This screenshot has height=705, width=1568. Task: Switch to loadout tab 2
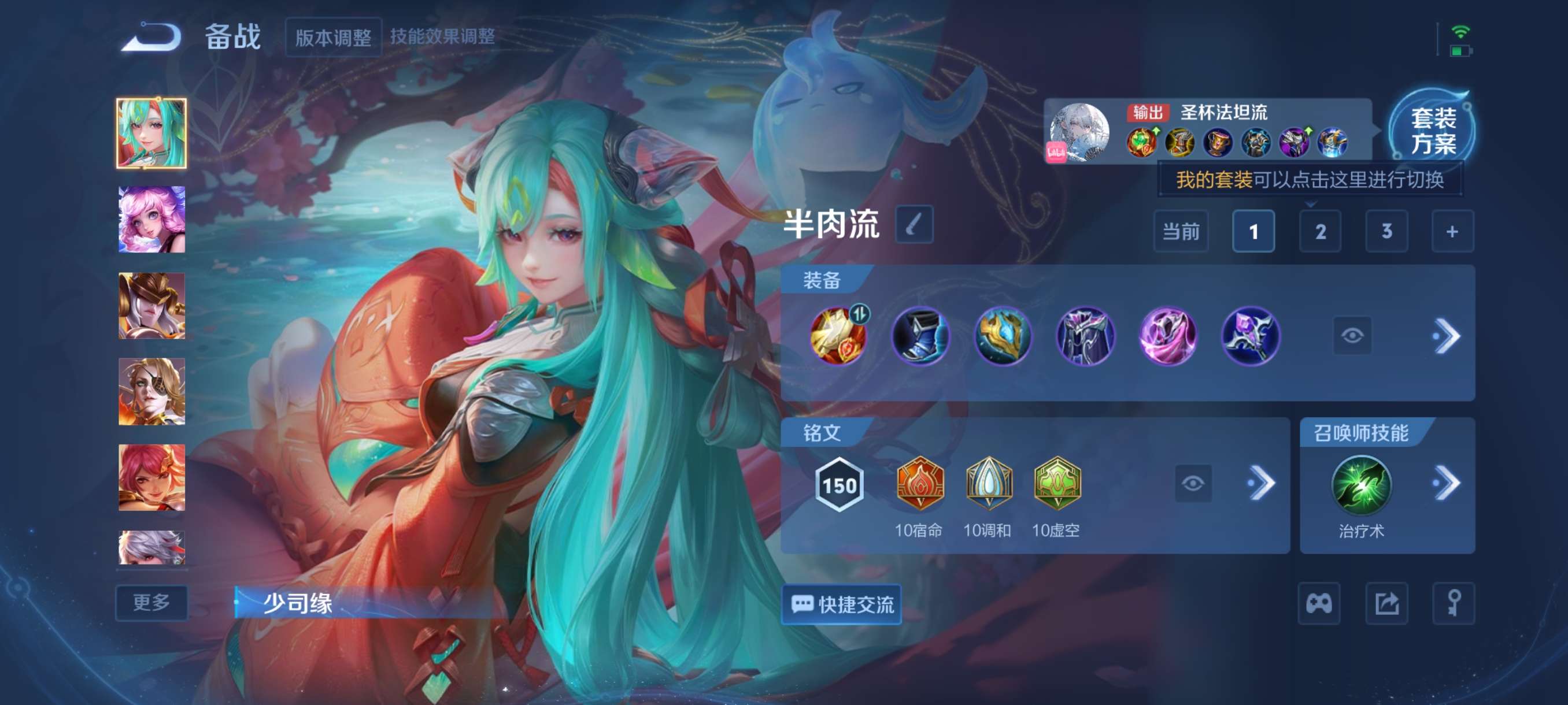click(x=1321, y=231)
